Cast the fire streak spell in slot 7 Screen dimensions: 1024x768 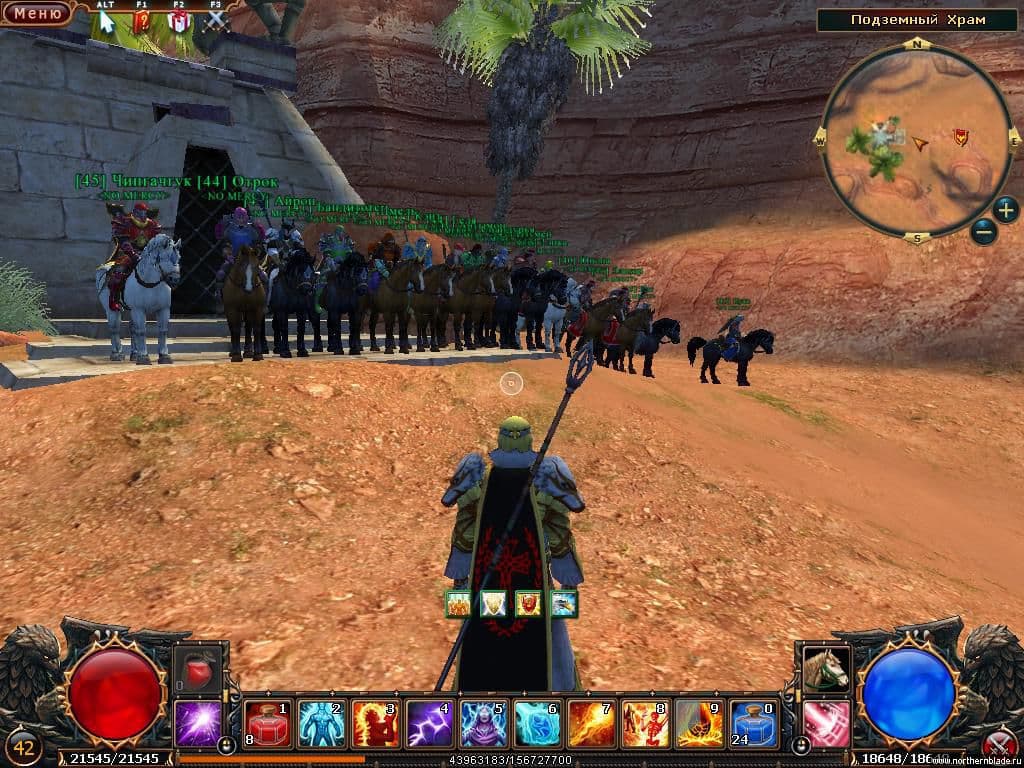click(592, 723)
